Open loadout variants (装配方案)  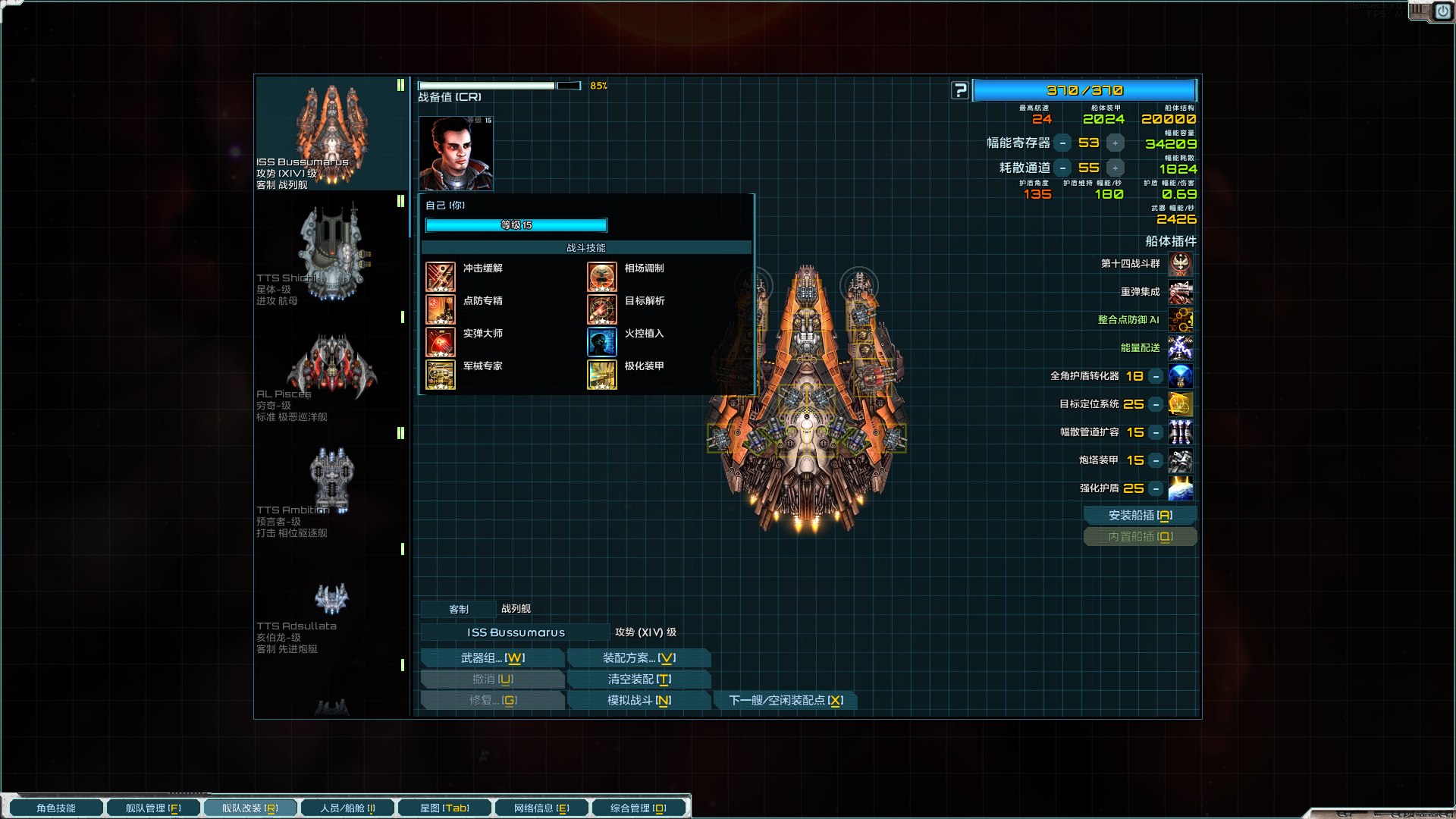[x=639, y=658]
